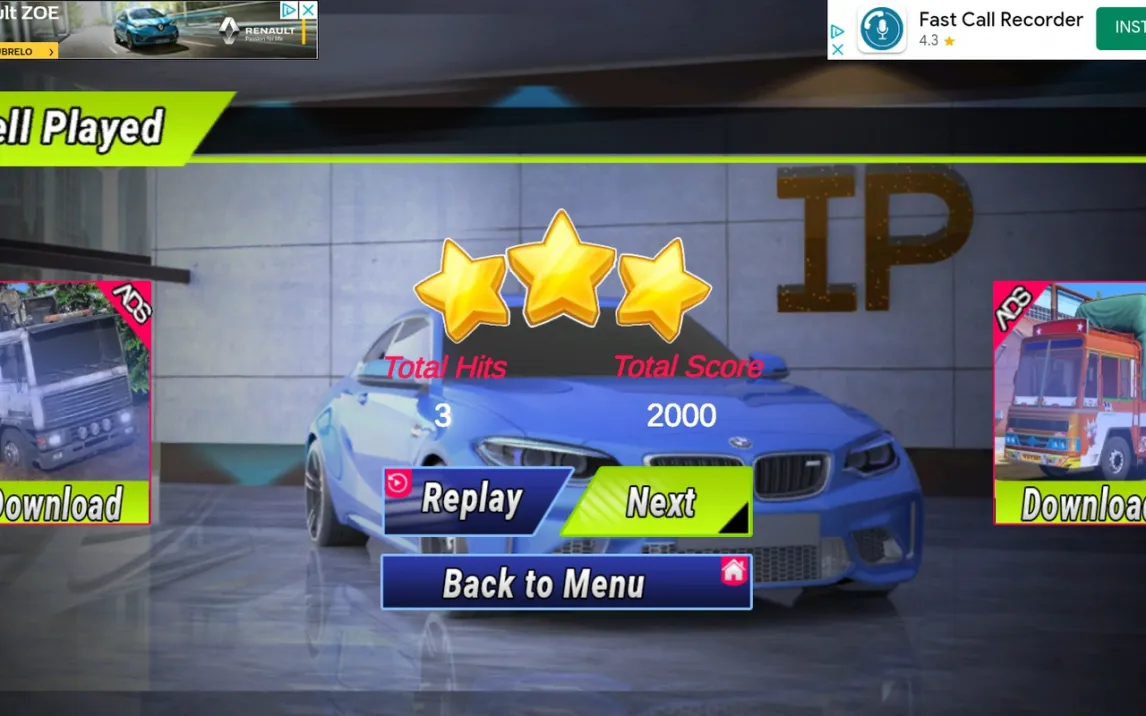Open the Renault ZOE banner ad
The width and height of the screenshot is (1146, 716).
150,30
